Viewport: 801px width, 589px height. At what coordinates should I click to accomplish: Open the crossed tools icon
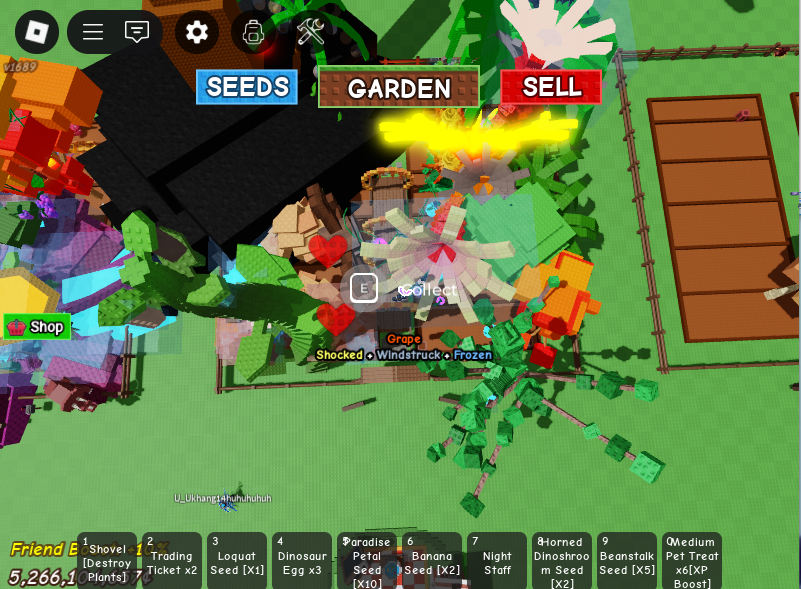(x=310, y=32)
